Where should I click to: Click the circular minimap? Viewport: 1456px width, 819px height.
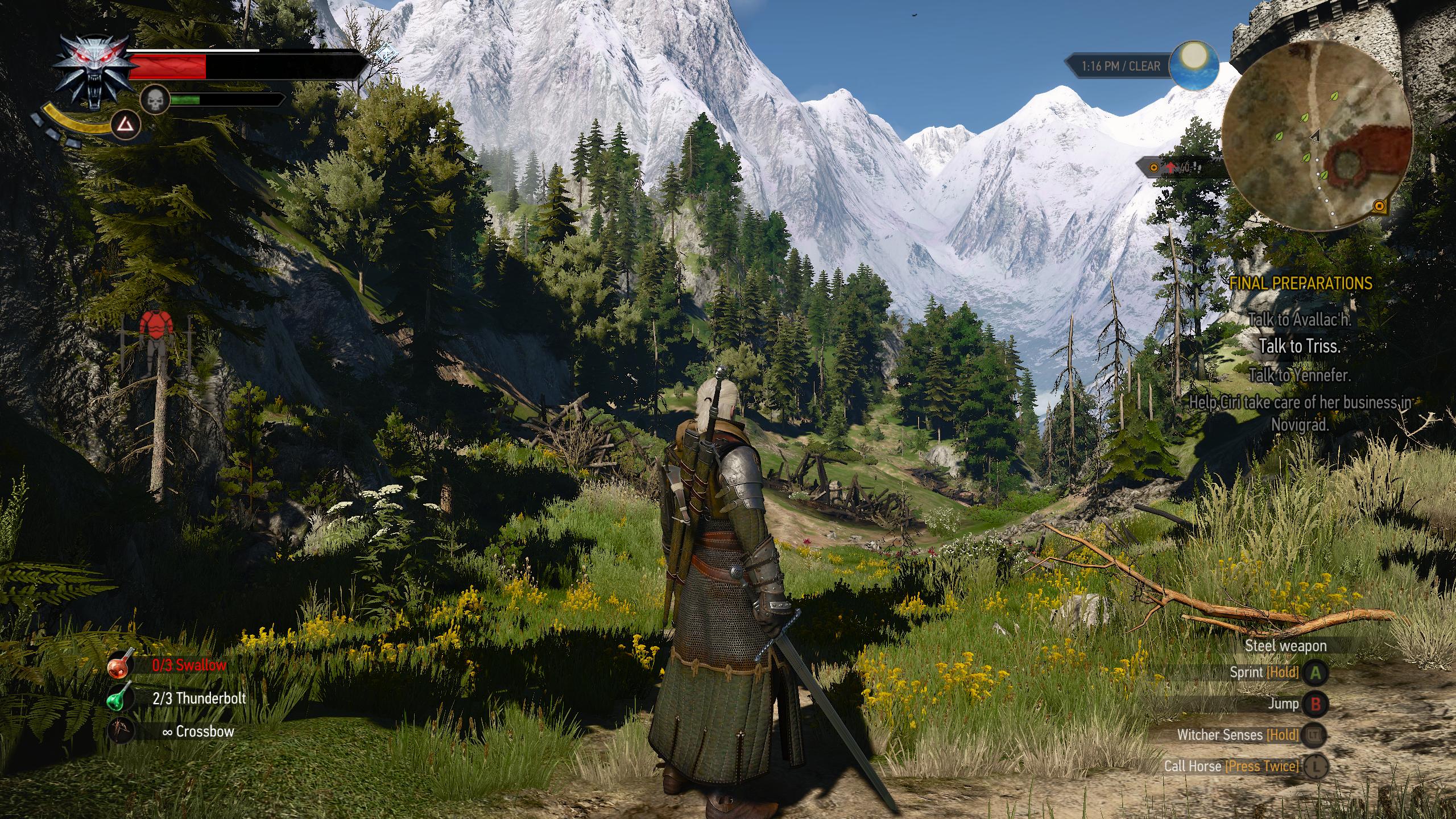tap(1316, 135)
